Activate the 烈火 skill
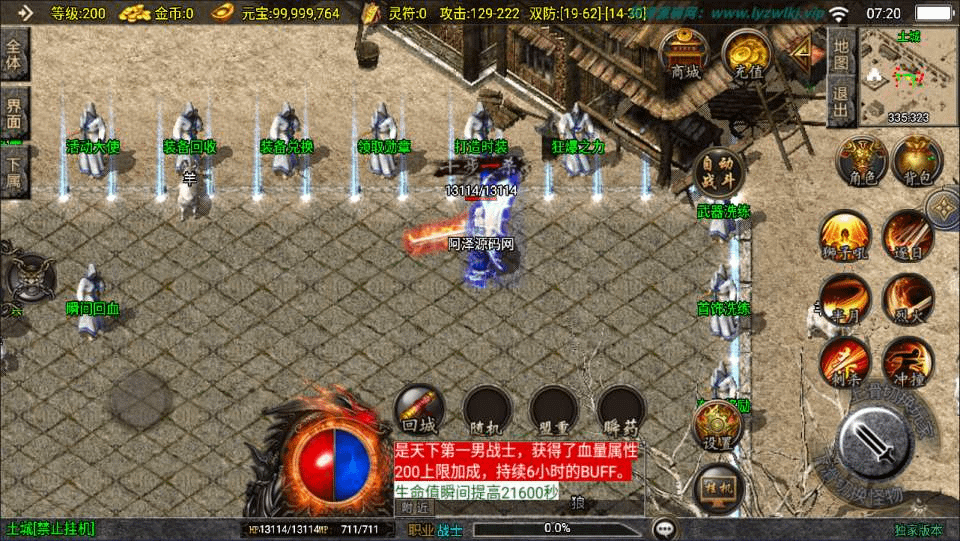Screen dimensions: 960x541 click(x=908, y=298)
